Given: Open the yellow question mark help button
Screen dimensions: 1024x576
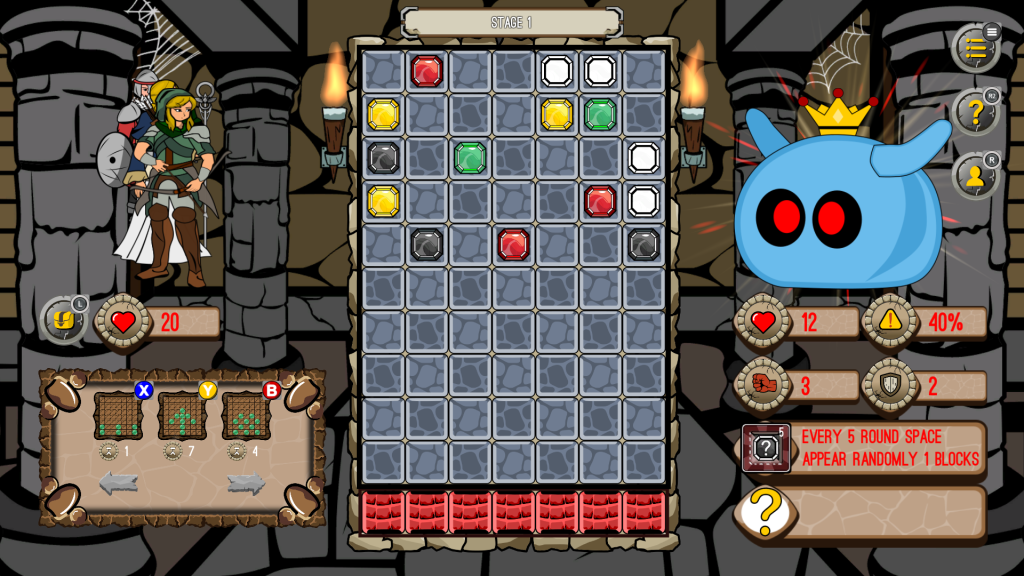Looking at the screenshot, I should [975, 112].
